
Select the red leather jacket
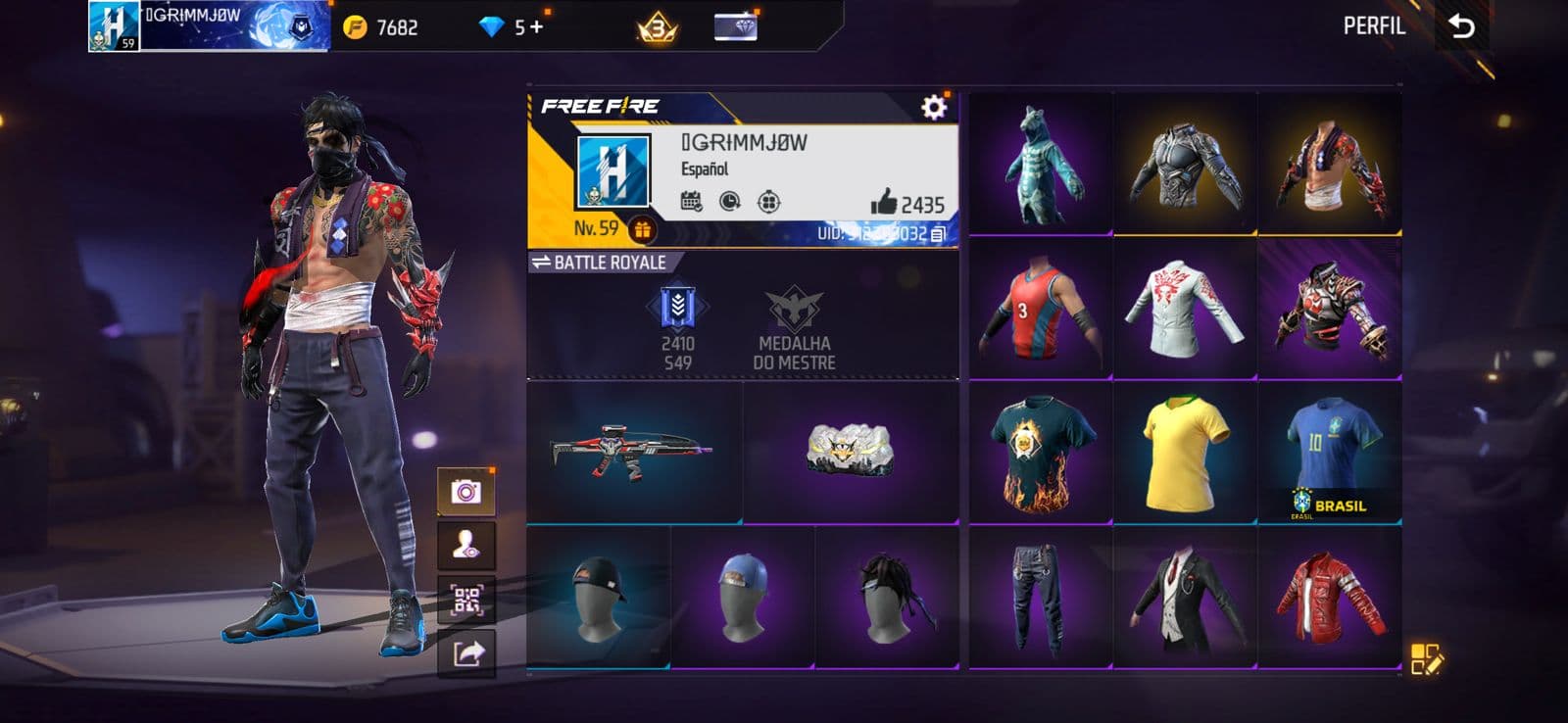tap(1329, 597)
